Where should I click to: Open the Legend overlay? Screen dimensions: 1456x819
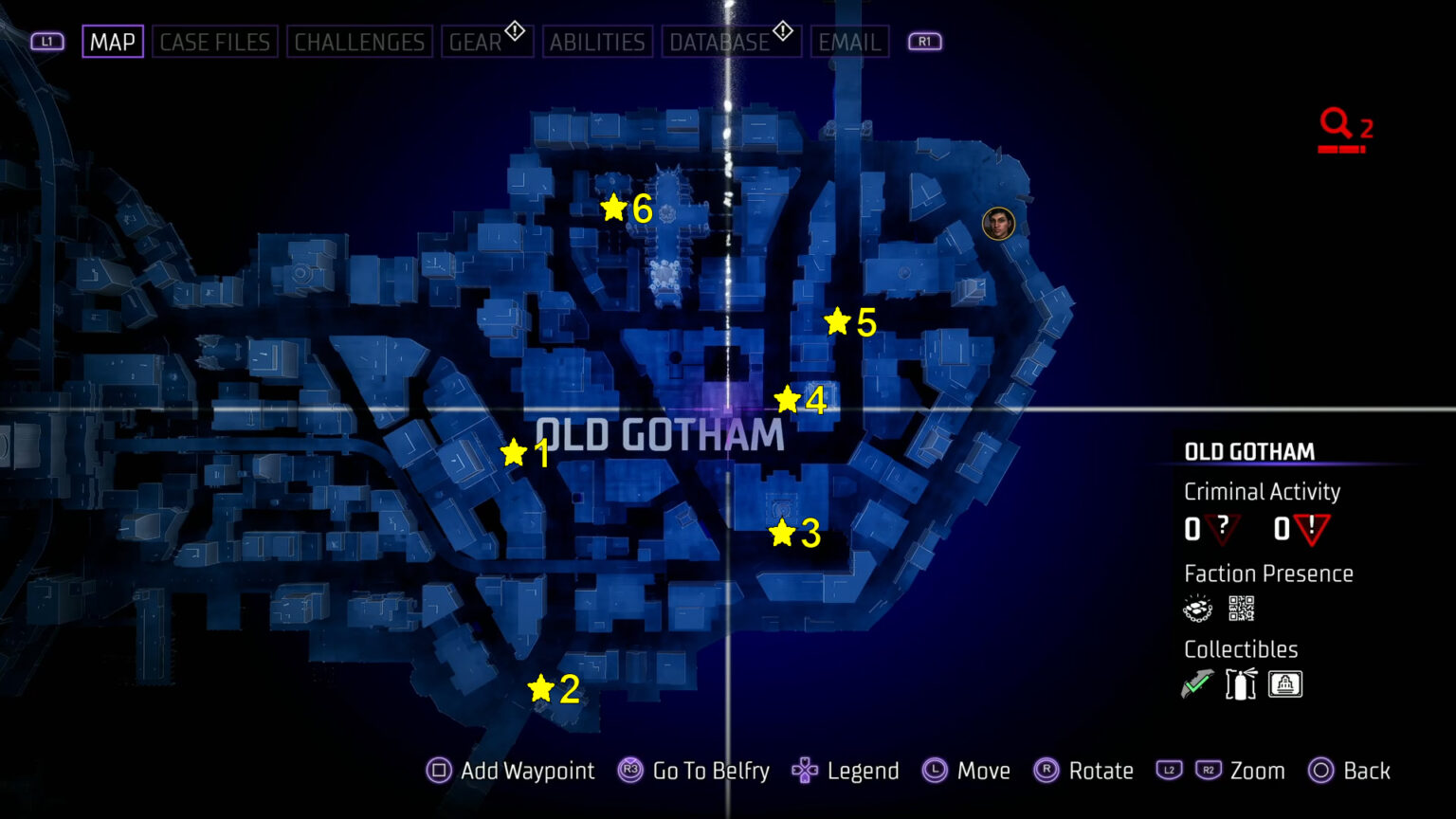coord(845,771)
